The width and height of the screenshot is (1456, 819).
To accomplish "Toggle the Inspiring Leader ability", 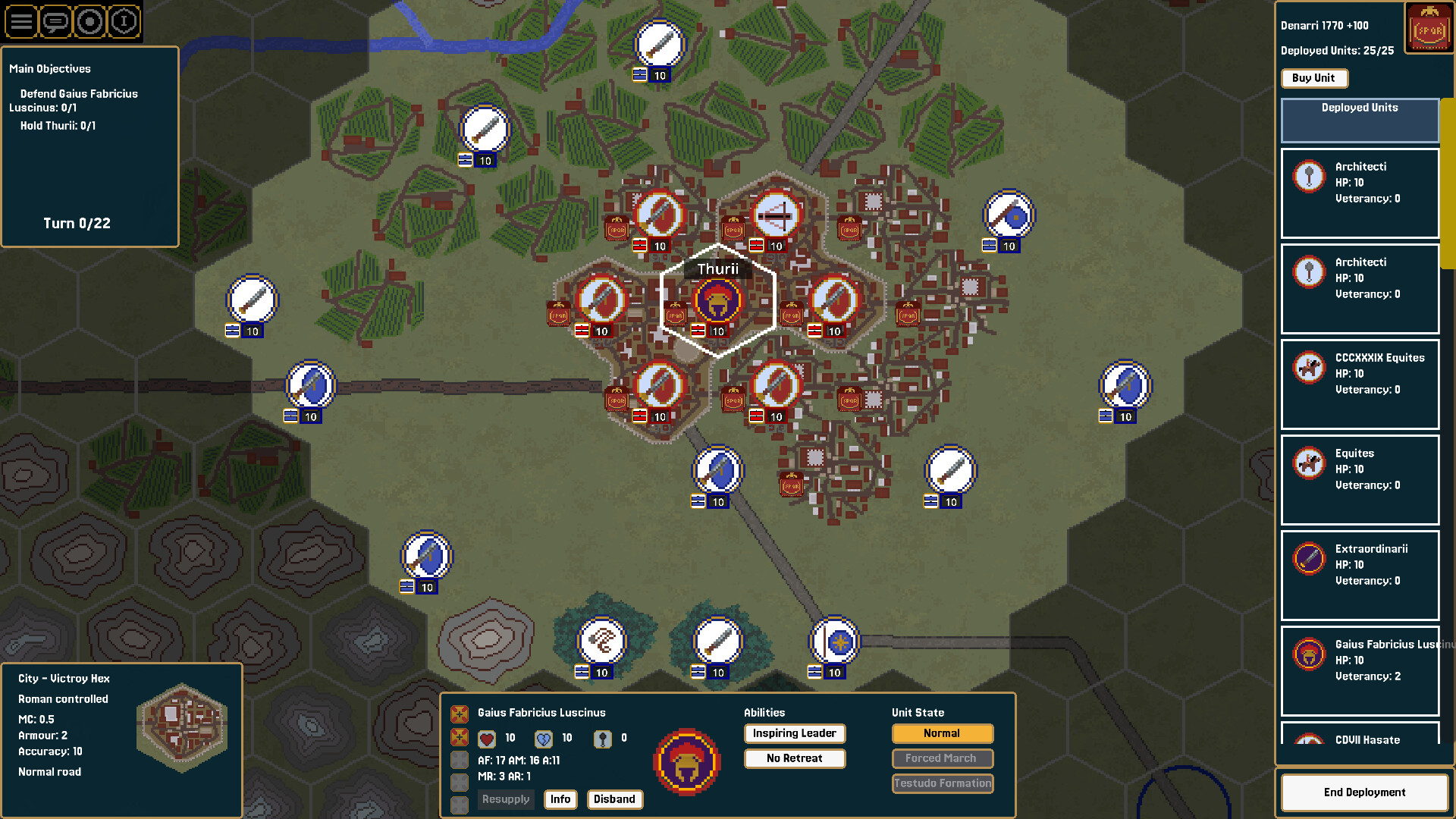I will 794,733.
